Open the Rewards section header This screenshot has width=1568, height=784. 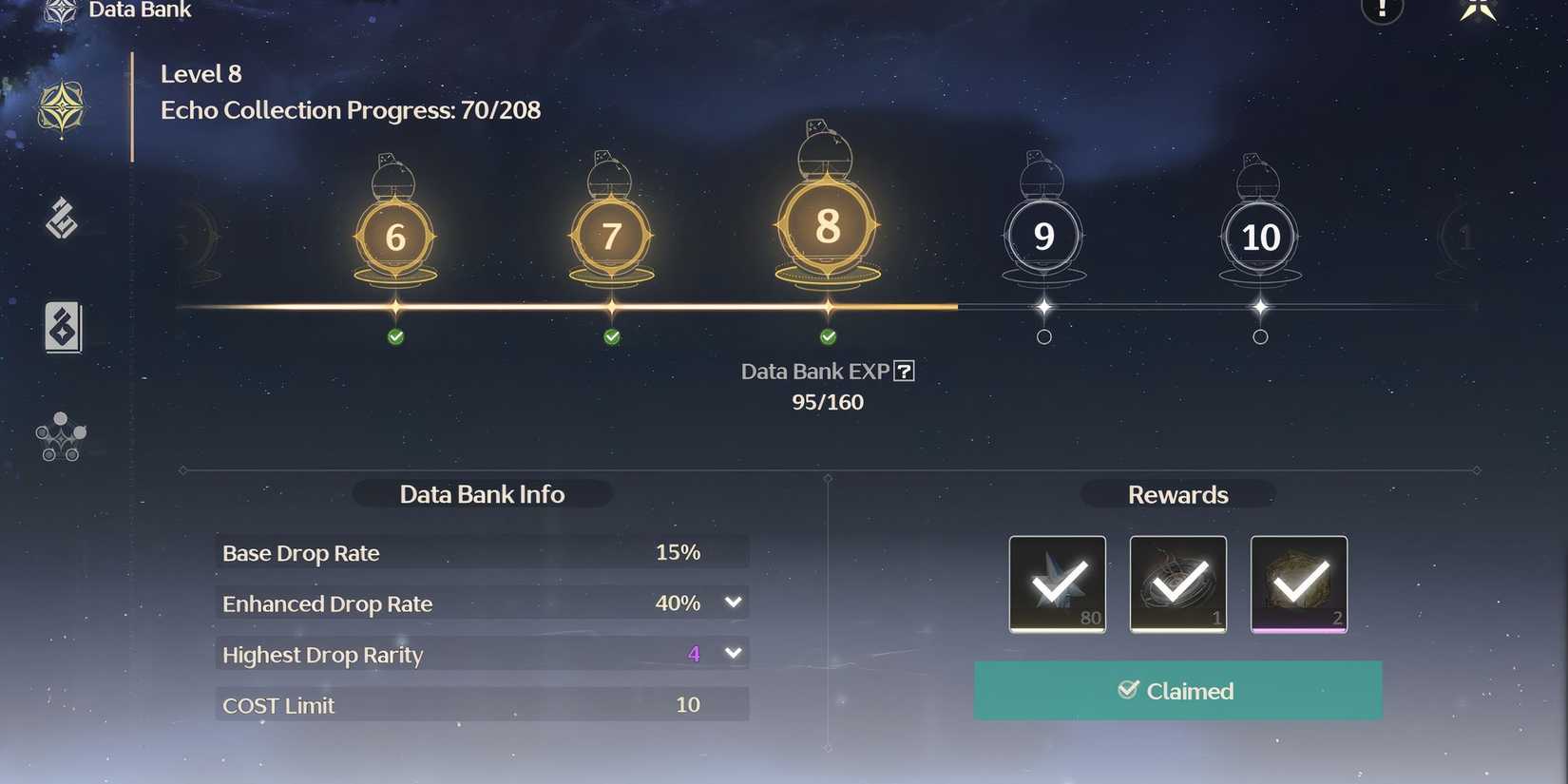click(1177, 494)
